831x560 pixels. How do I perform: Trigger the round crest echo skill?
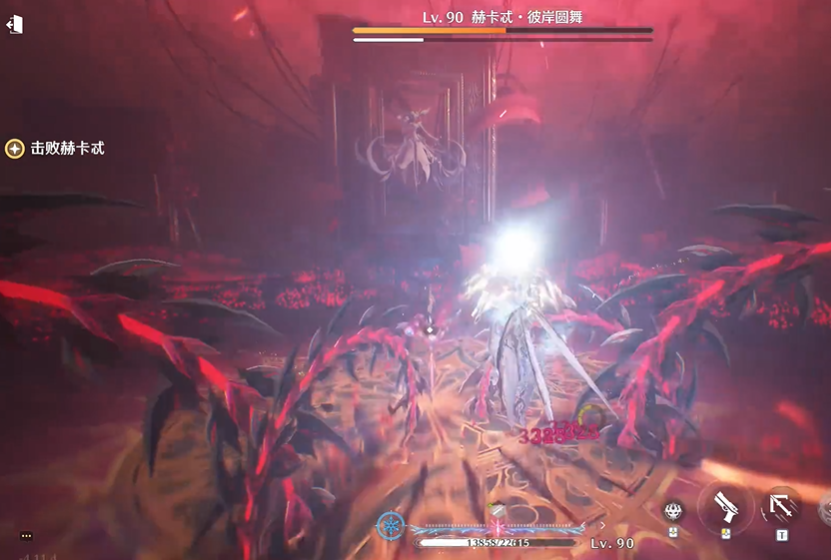click(675, 510)
